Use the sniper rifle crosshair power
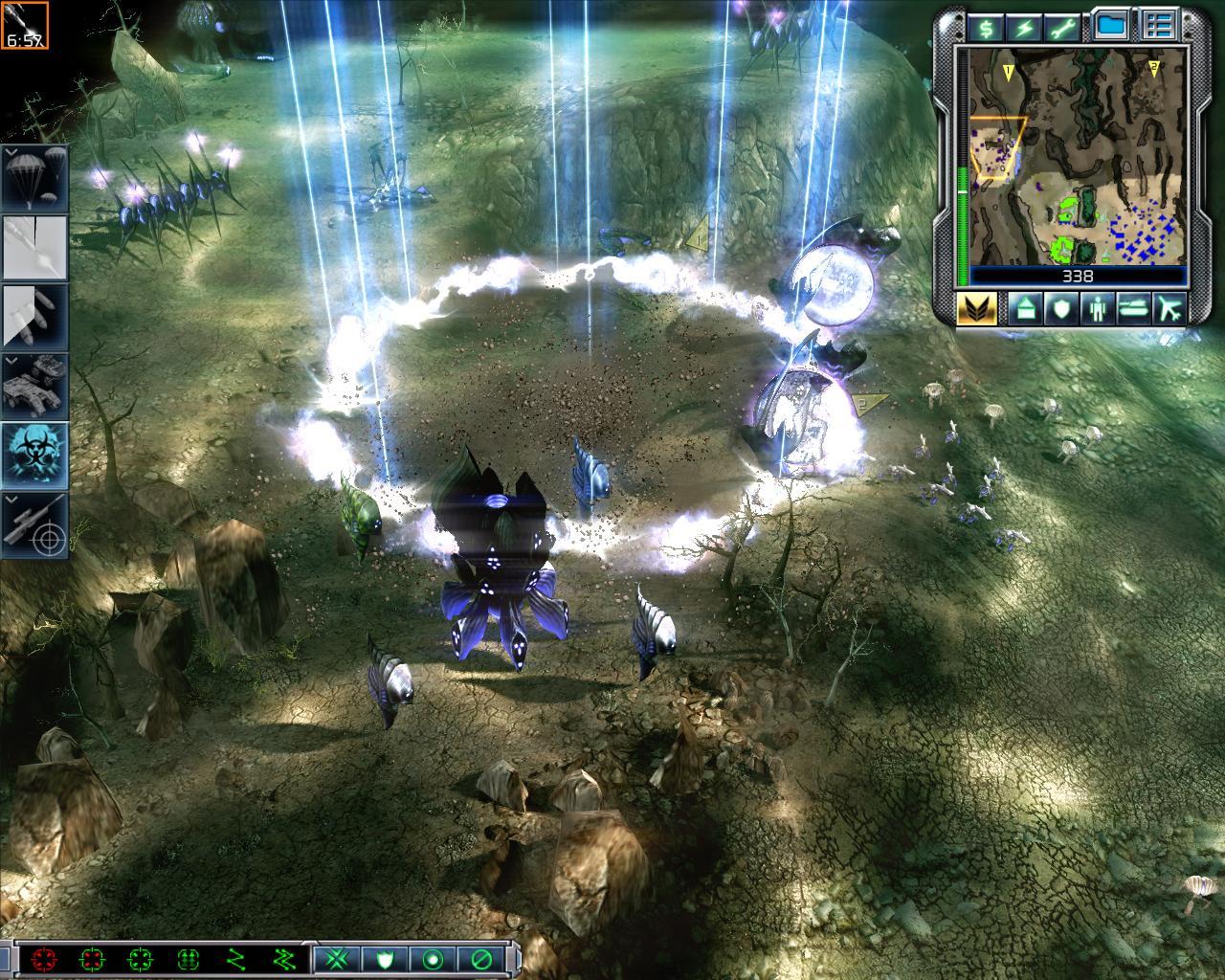 [x=35, y=523]
